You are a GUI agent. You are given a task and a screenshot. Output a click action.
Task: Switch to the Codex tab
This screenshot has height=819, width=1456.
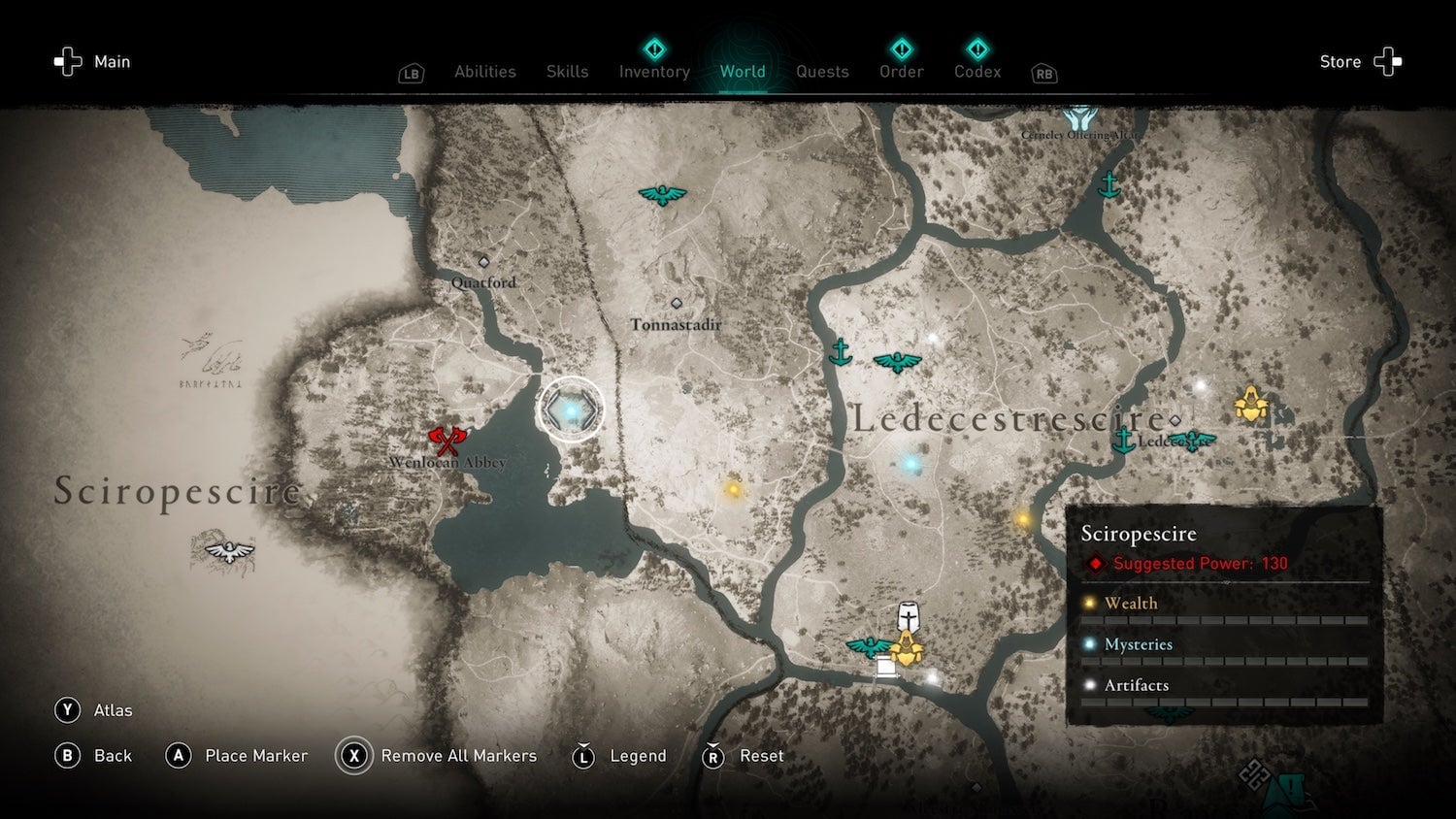(x=977, y=72)
